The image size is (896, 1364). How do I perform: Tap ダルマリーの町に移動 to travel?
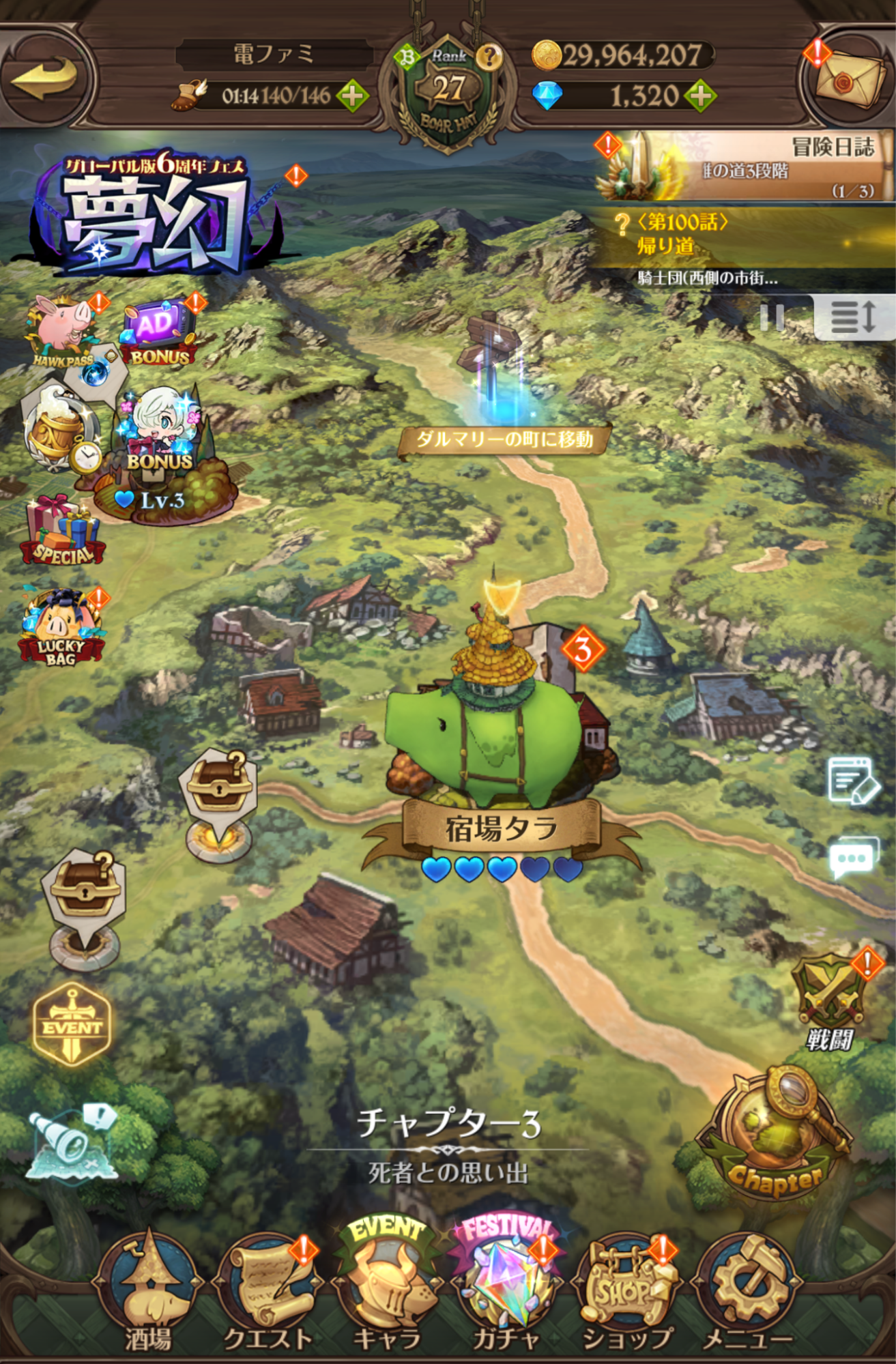pos(504,441)
